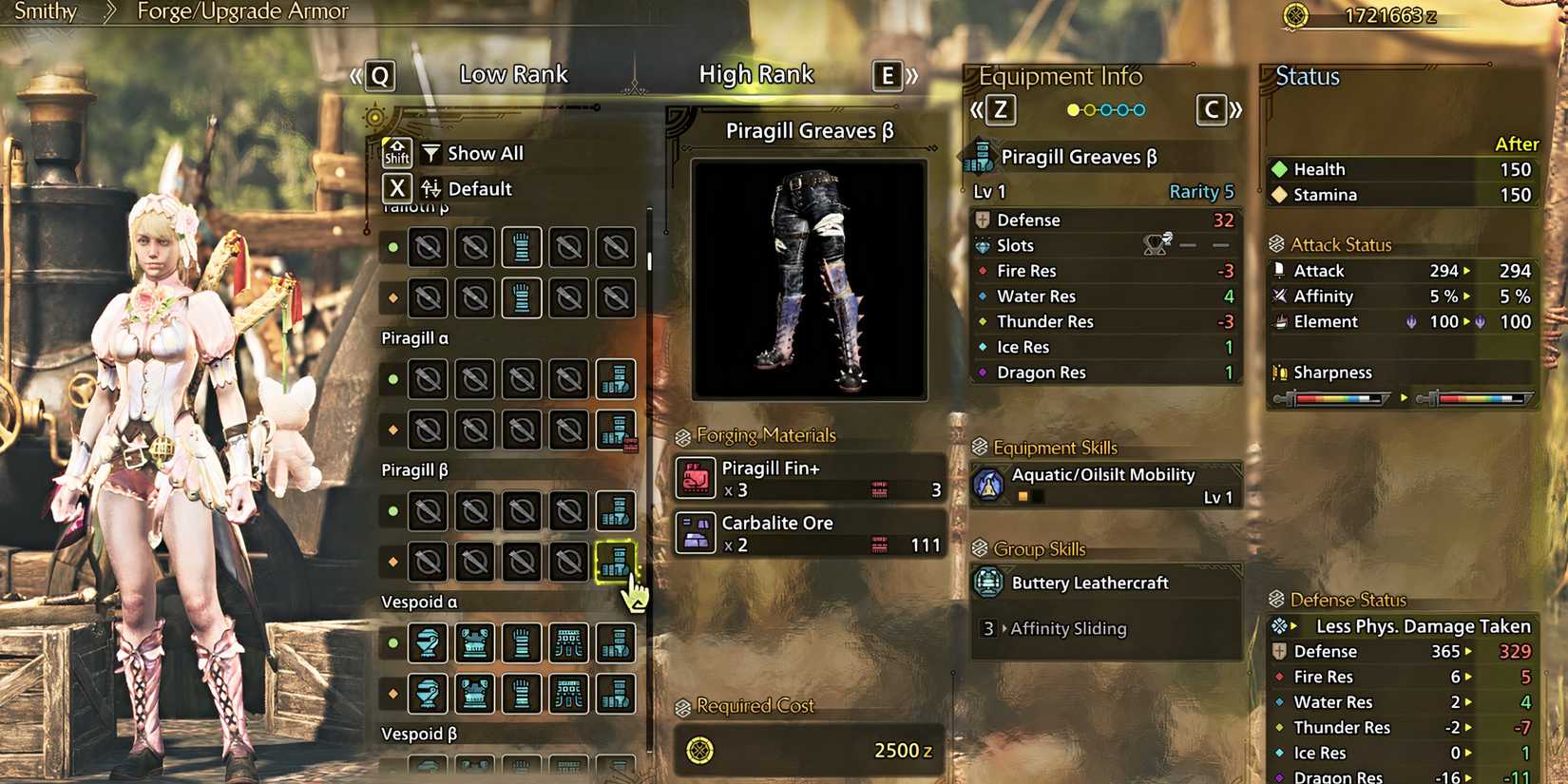This screenshot has width=1568, height=784.
Task: Click the E arrow toward High Rank
Action: [x=888, y=75]
